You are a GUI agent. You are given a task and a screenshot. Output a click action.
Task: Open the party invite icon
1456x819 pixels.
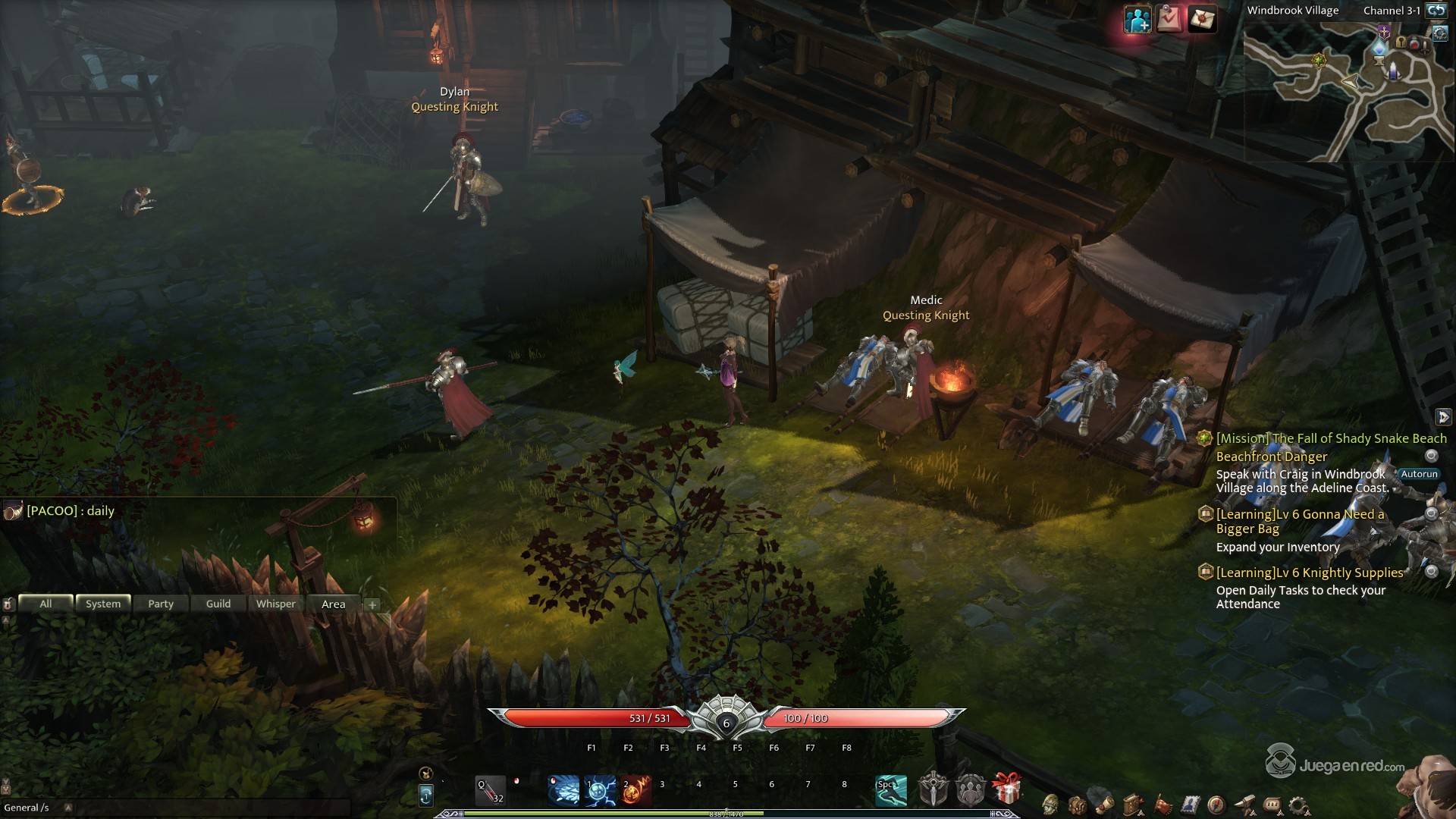pyautogui.click(x=1137, y=20)
